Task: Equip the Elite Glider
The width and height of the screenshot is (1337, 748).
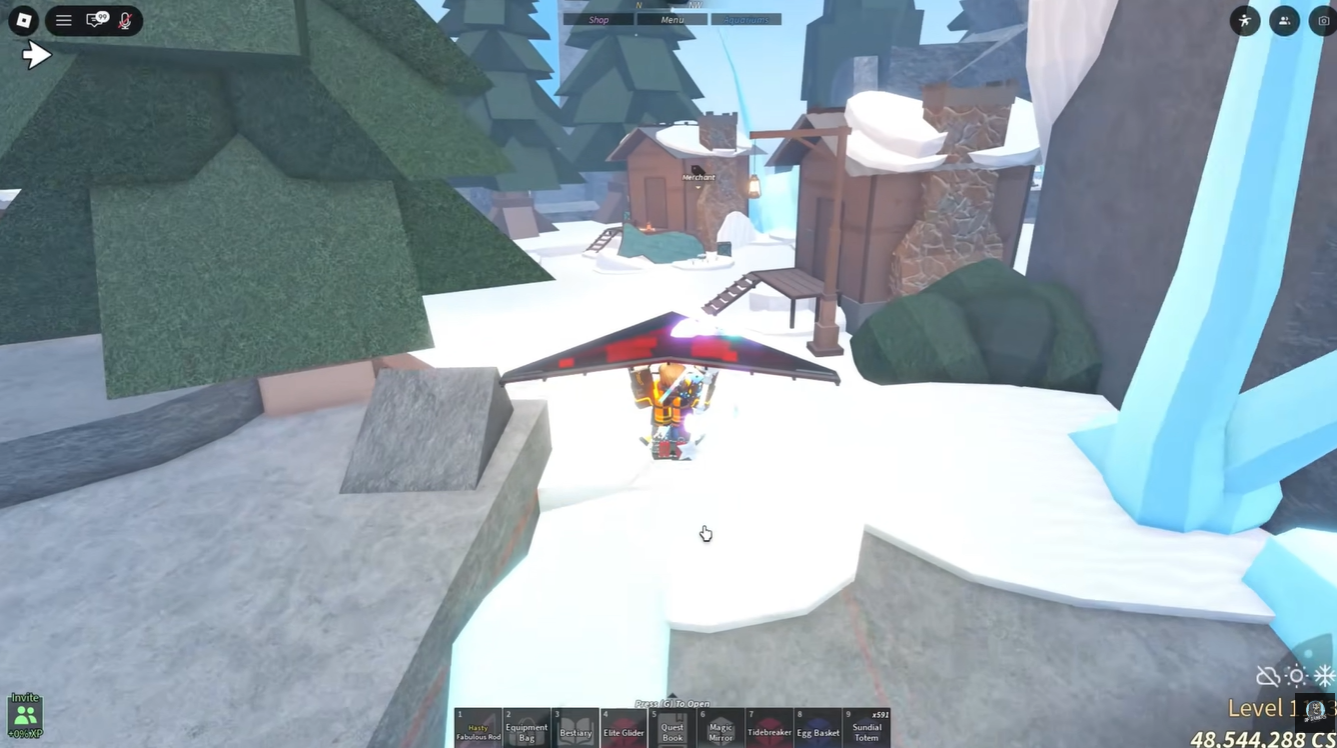Action: [x=623, y=728]
